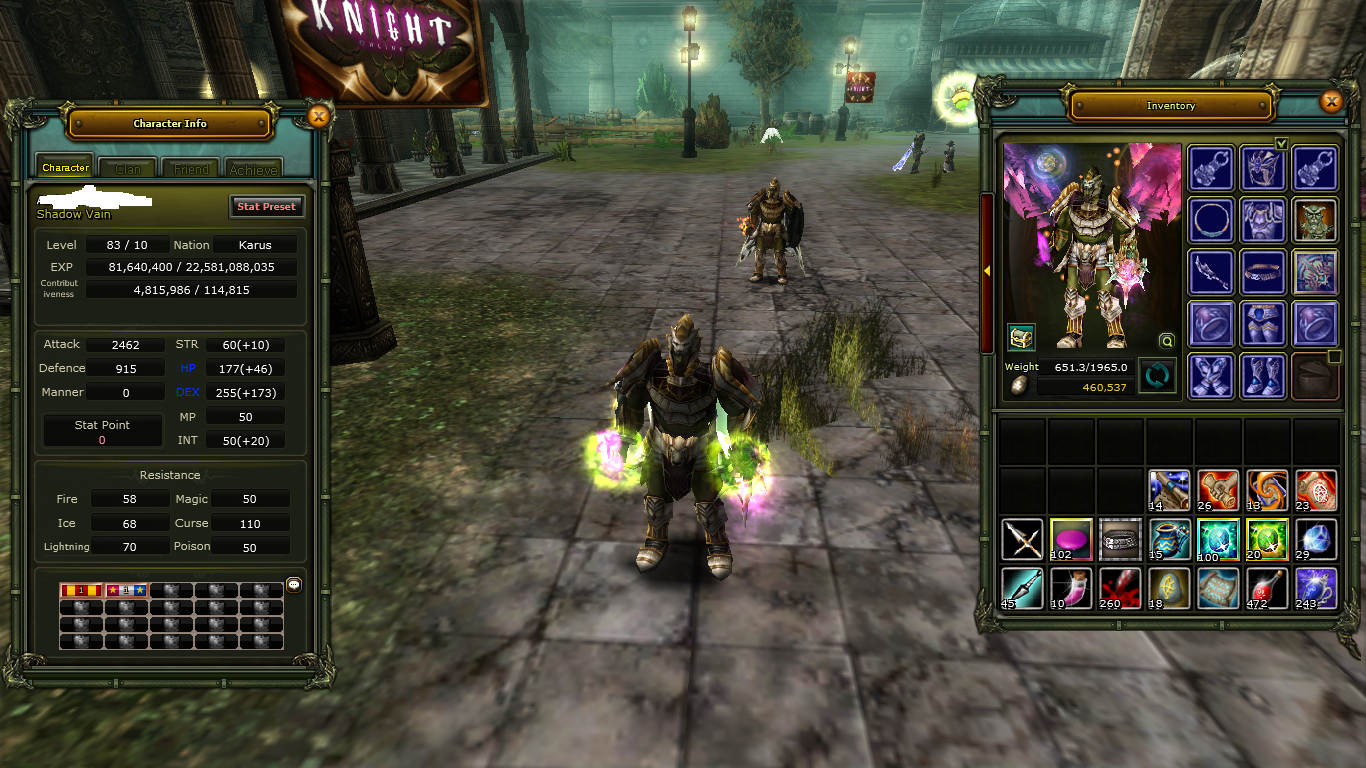The image size is (1366, 768).
Task: Click the speech bubble icon beside medals
Action: [293, 585]
